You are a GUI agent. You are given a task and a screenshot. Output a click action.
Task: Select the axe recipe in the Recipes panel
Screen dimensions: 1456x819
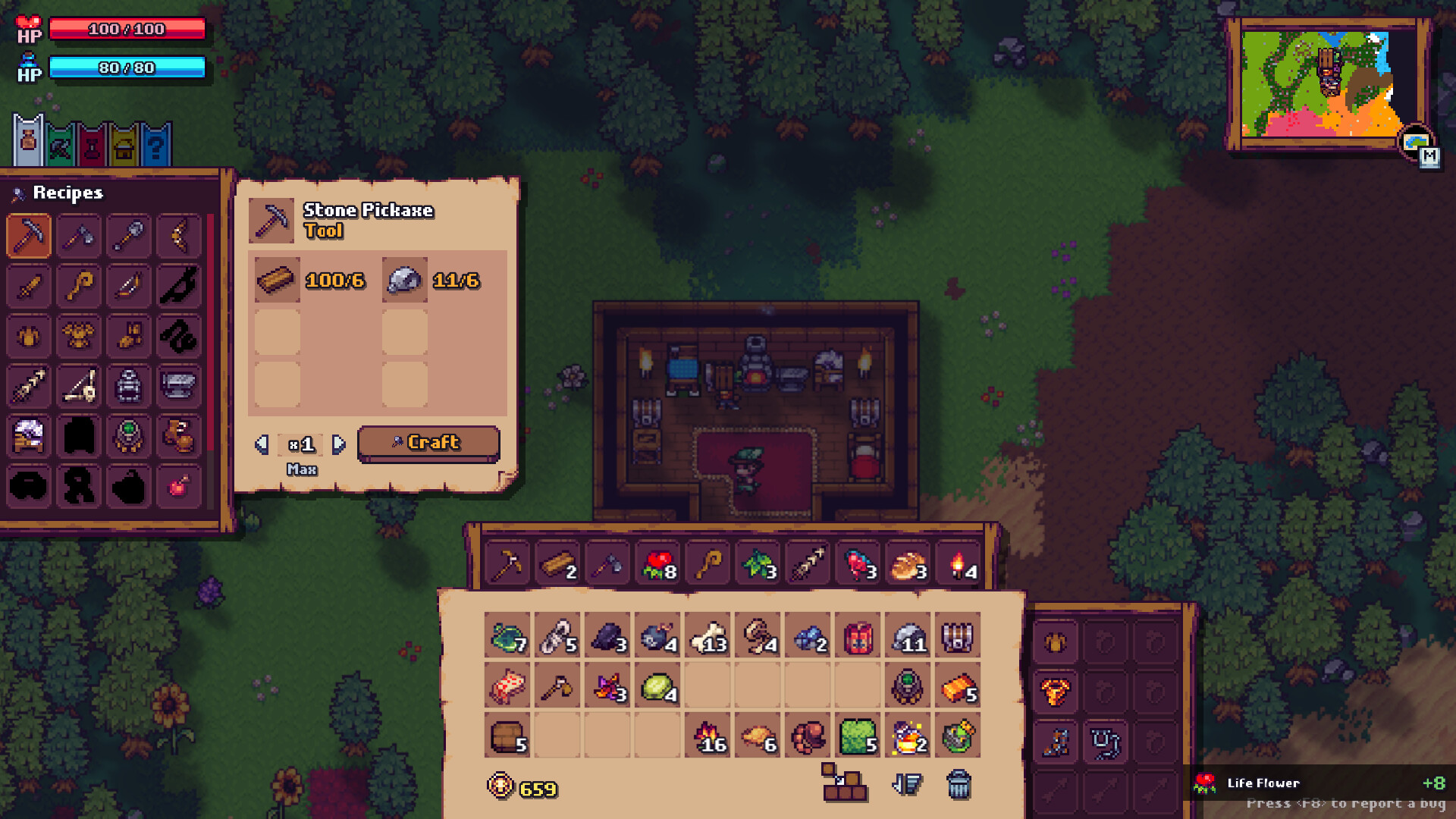coord(79,236)
